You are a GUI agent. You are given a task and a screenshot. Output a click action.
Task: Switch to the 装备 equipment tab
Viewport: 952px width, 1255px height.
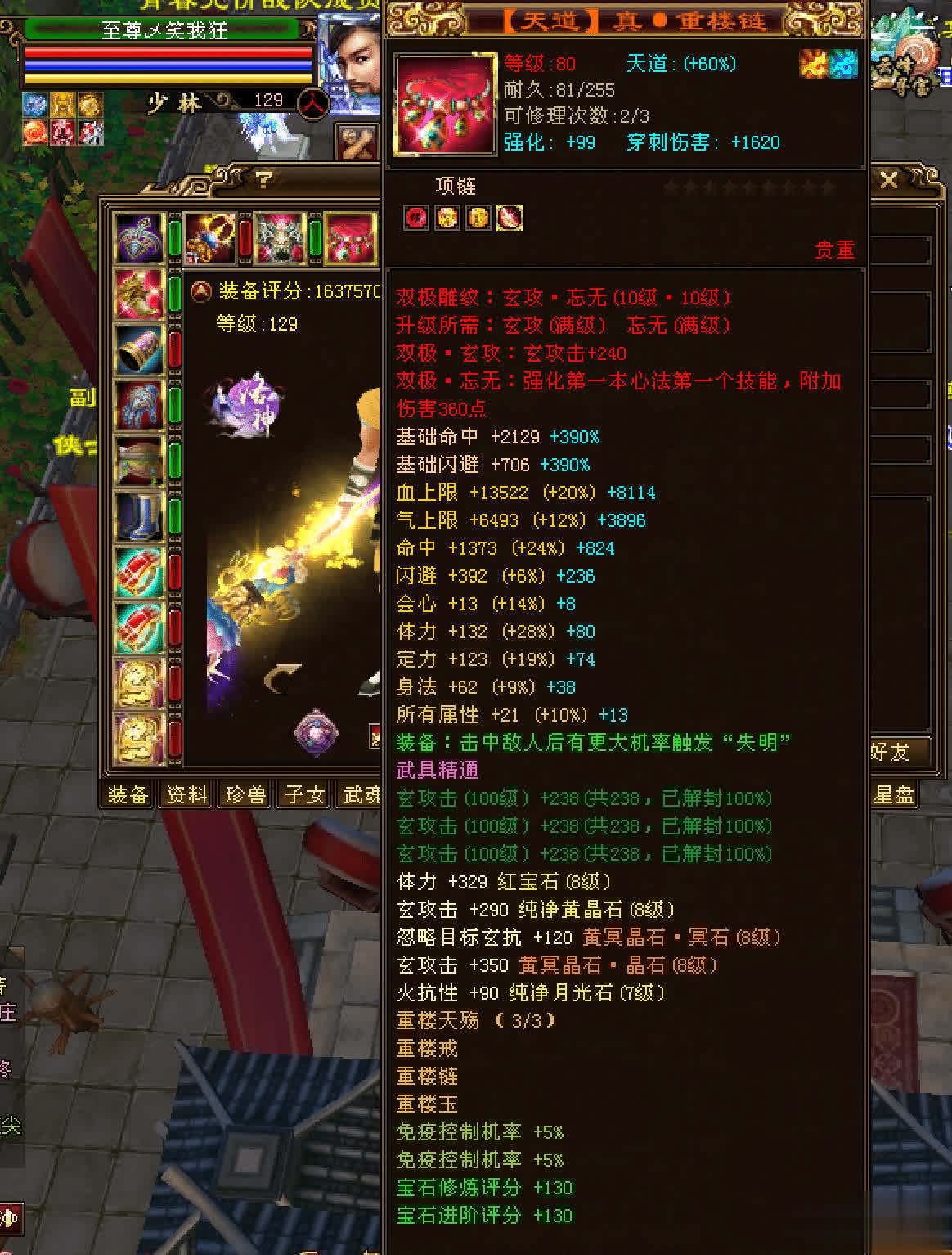[x=128, y=794]
